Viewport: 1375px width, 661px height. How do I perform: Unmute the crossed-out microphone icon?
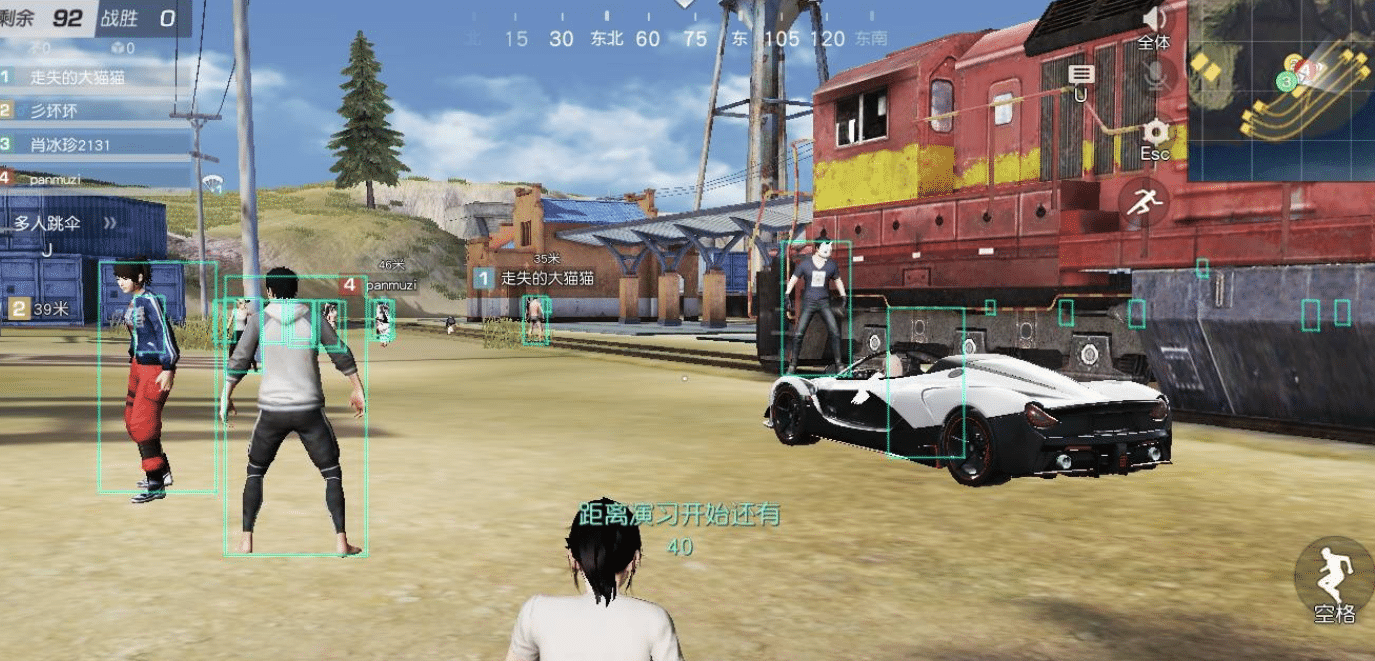coord(1156,75)
